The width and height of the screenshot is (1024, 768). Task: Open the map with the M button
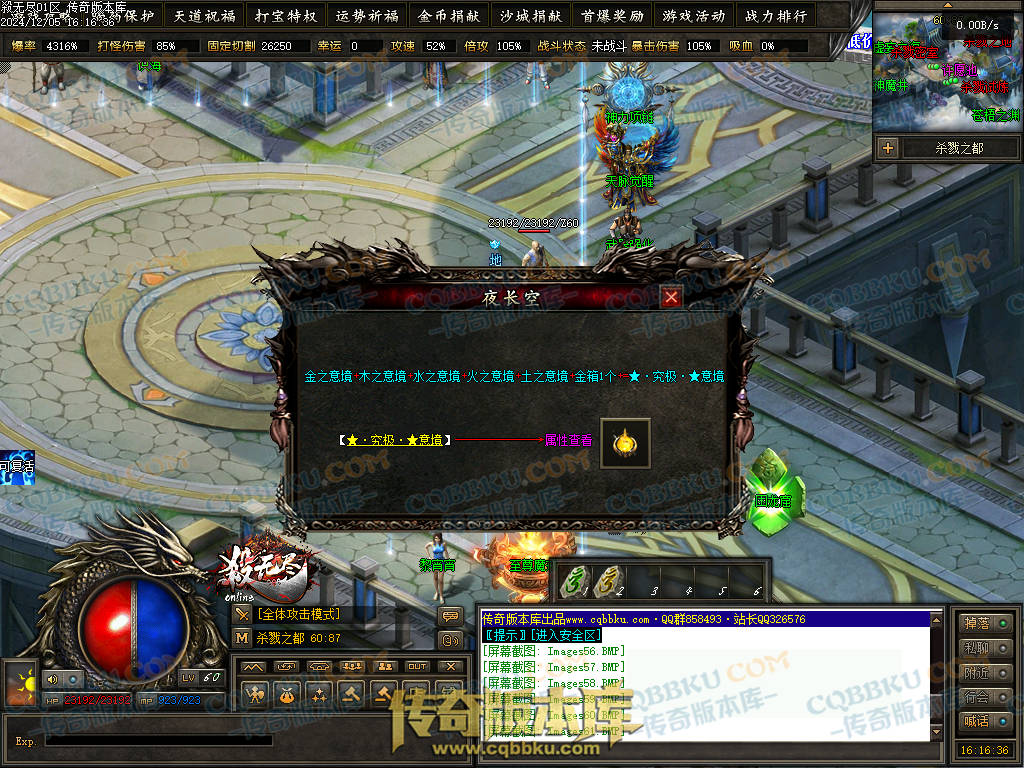click(242, 638)
